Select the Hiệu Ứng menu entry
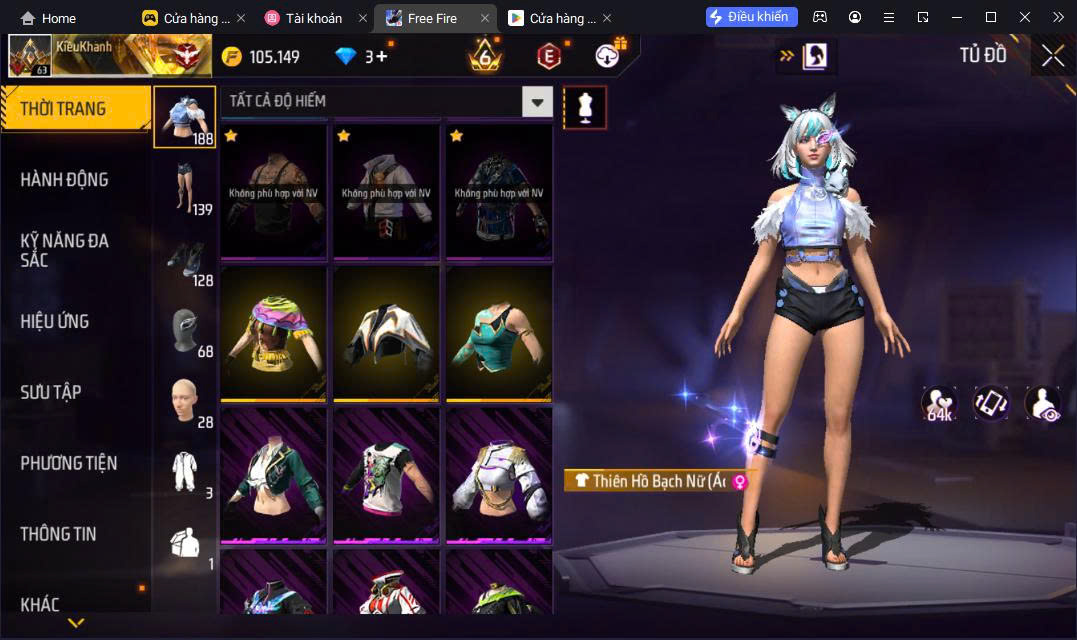 click(x=55, y=321)
